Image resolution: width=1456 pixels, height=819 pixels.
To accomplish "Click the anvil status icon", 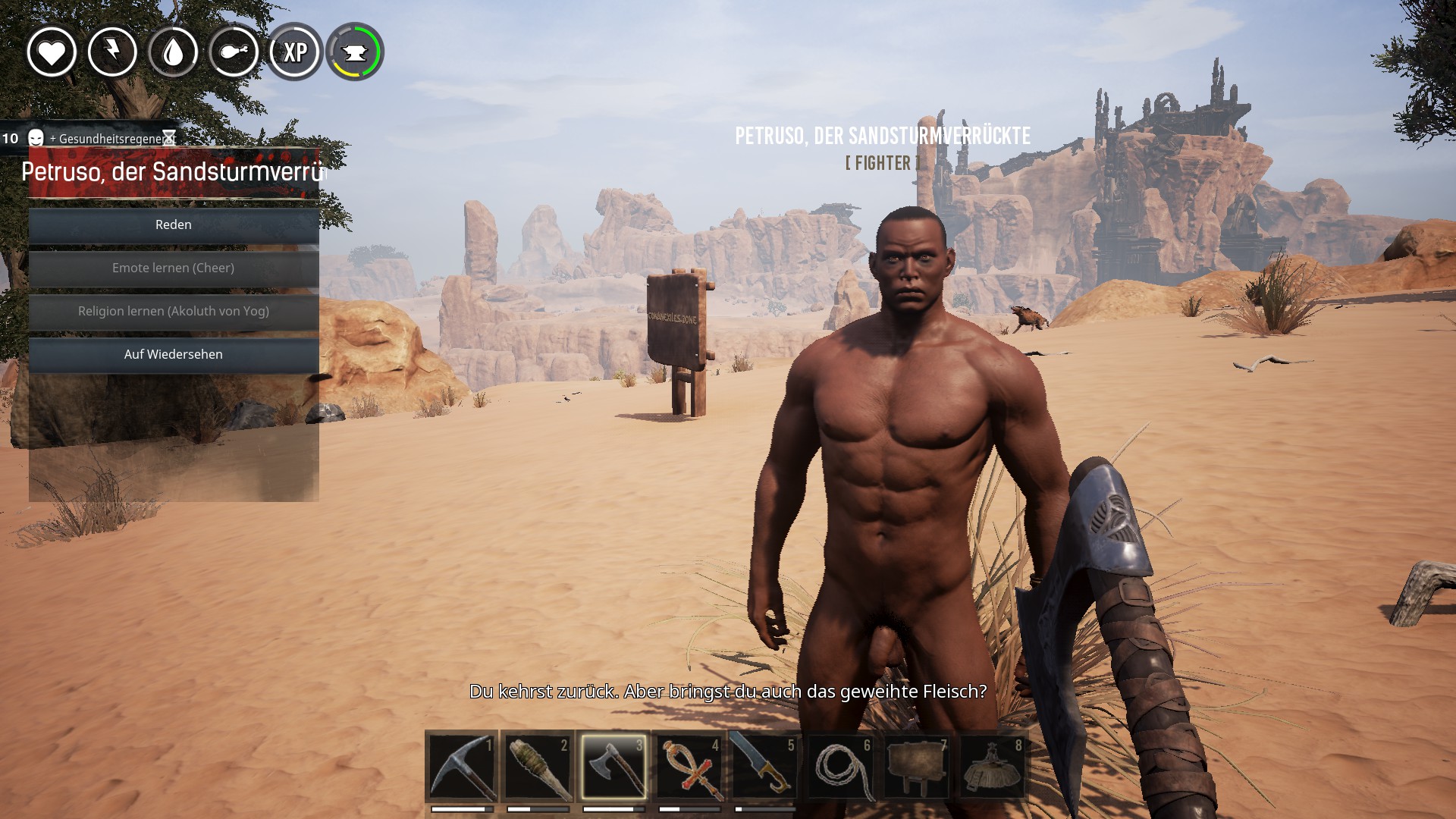I will click(x=355, y=52).
